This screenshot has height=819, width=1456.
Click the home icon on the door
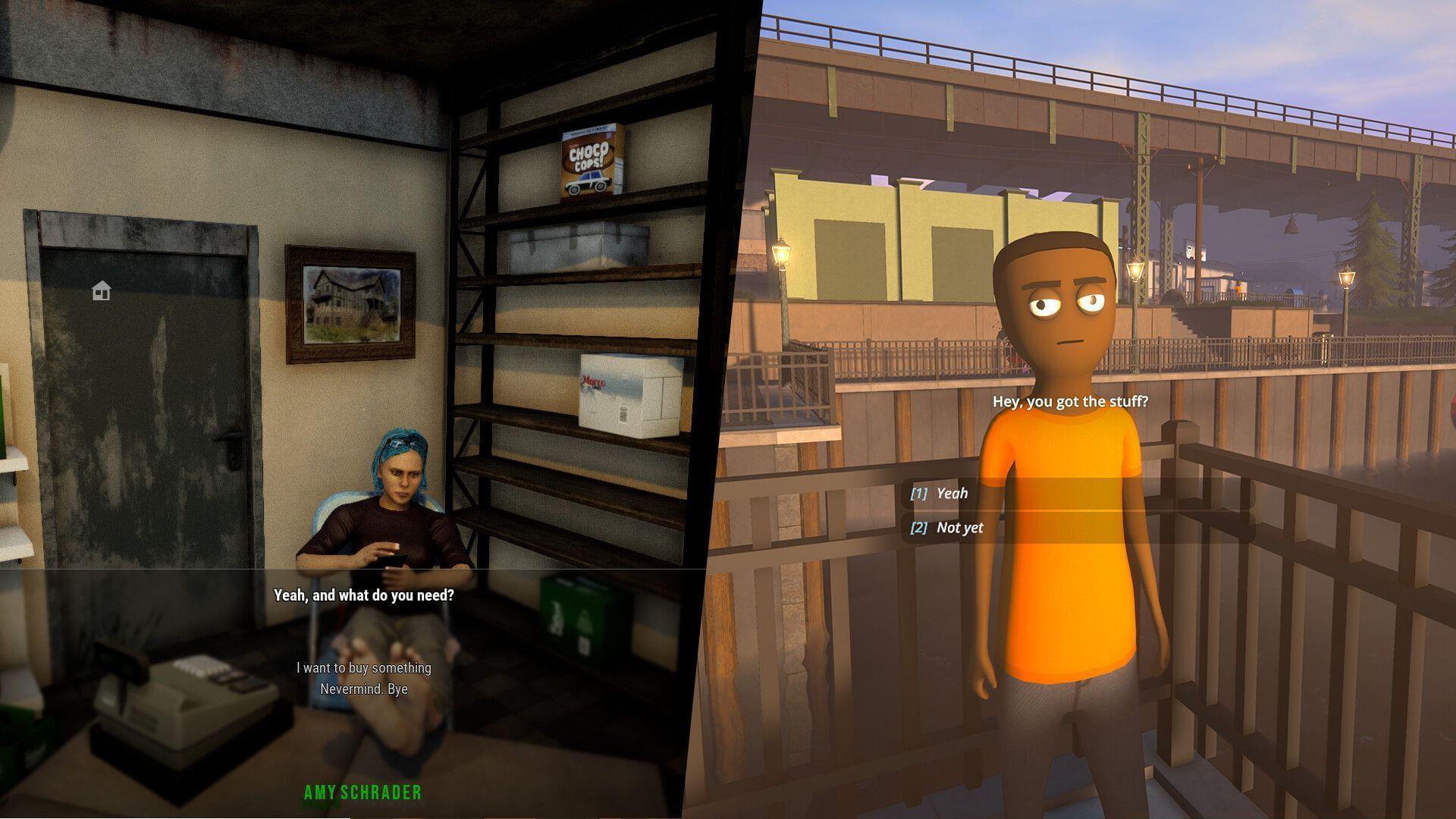(102, 290)
